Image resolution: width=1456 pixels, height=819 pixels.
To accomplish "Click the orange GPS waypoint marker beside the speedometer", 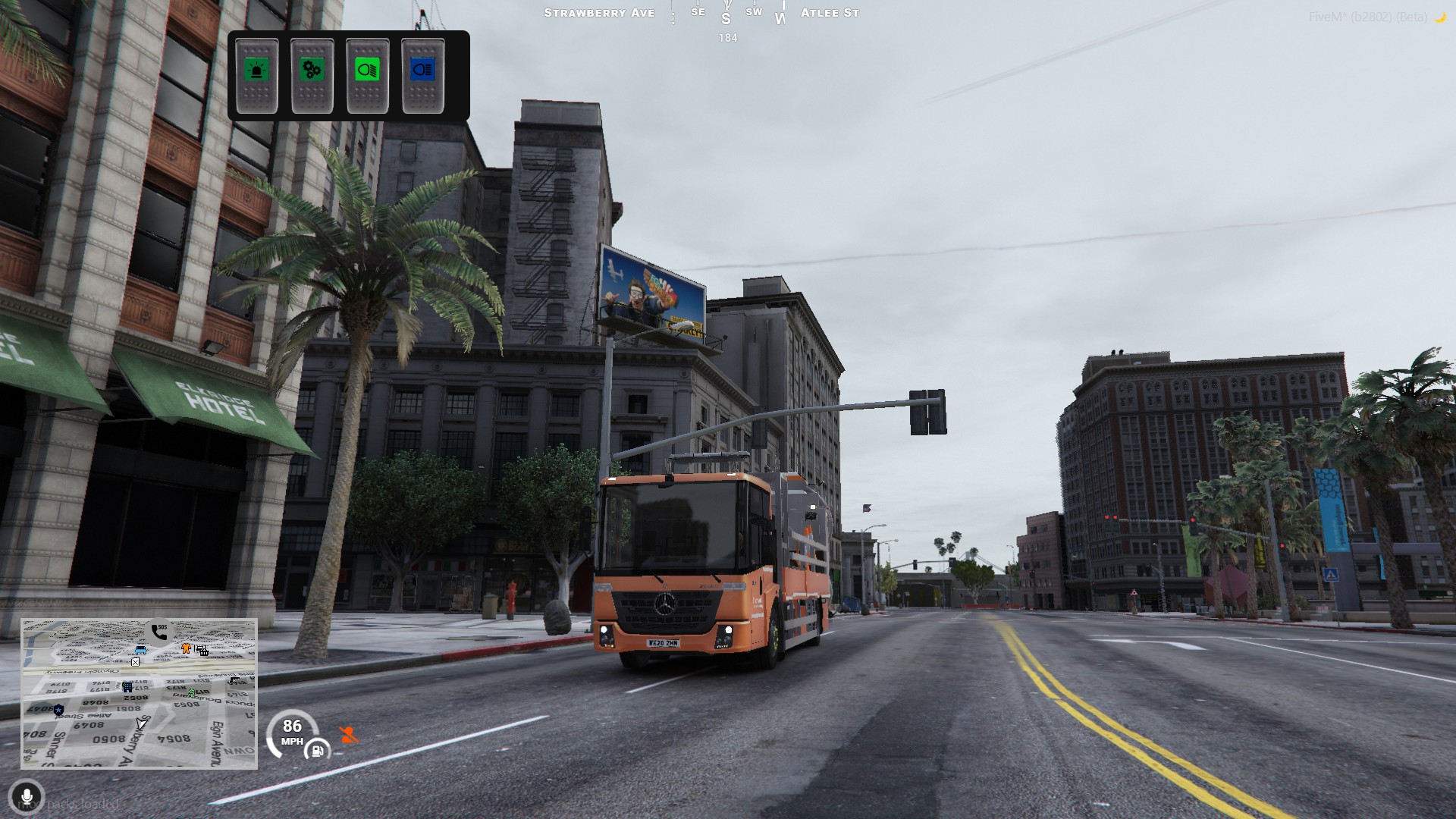I will 349,735.
